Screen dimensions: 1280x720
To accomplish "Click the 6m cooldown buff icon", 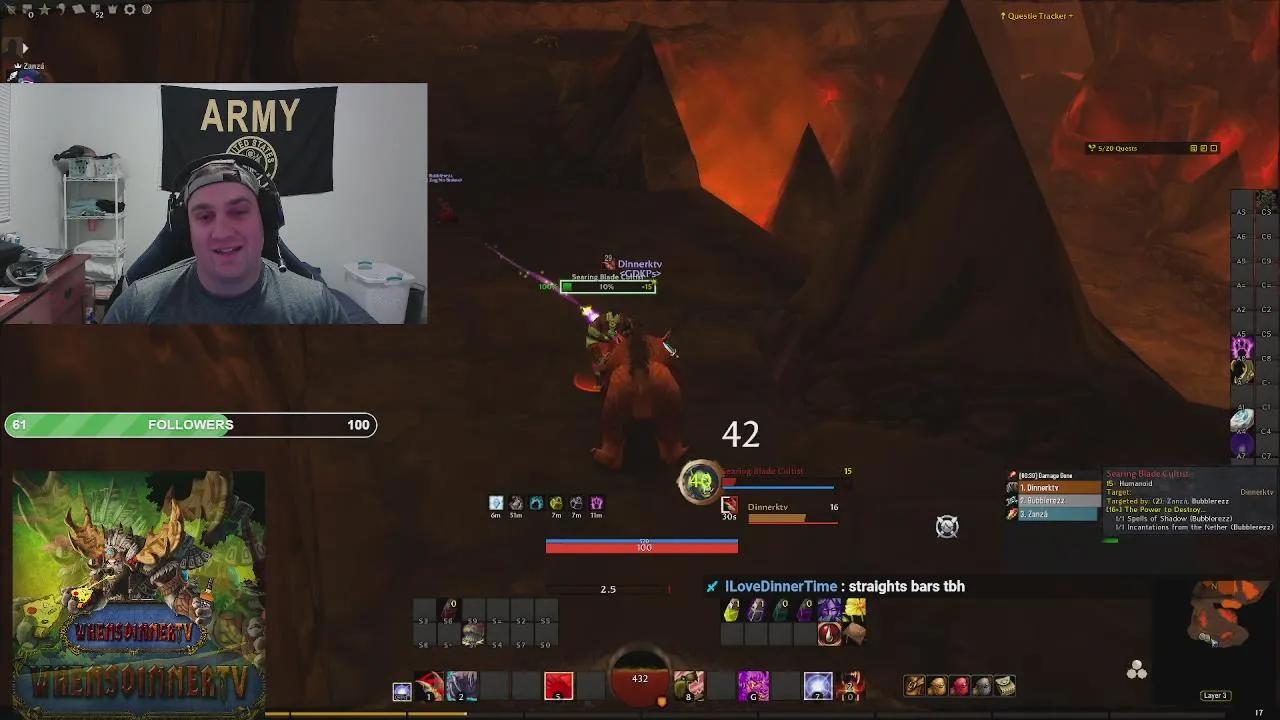I will click(x=495, y=502).
